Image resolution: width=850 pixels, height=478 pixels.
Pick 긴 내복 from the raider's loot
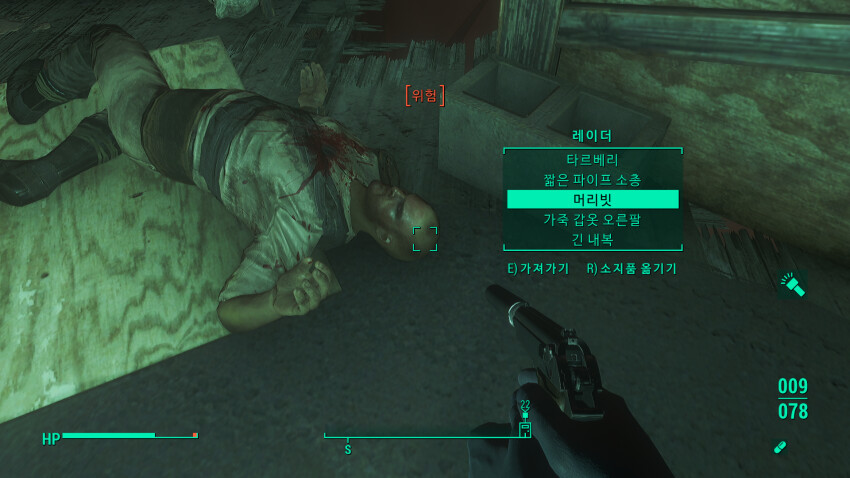592,239
